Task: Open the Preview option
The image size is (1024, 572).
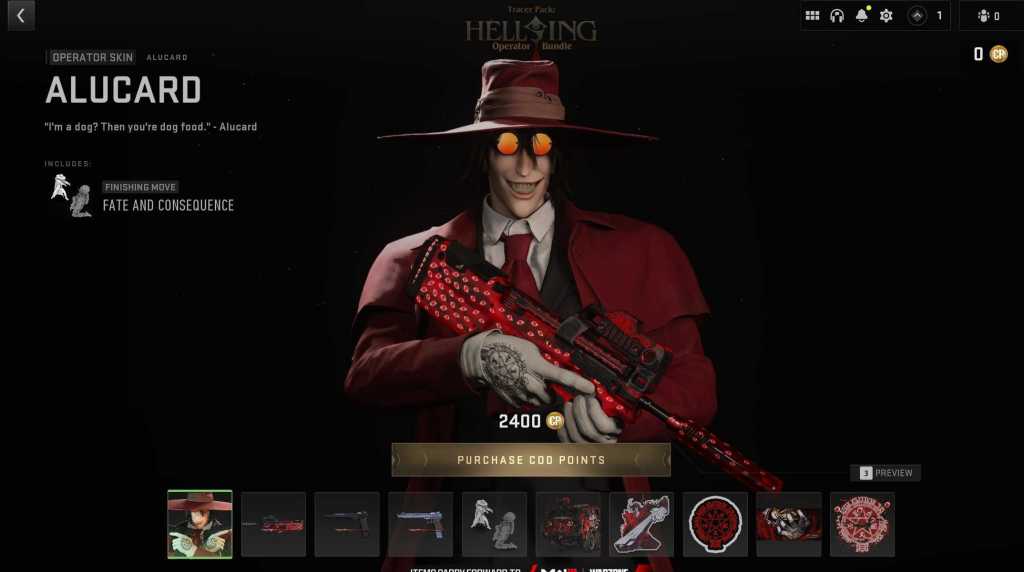Action: [885, 473]
